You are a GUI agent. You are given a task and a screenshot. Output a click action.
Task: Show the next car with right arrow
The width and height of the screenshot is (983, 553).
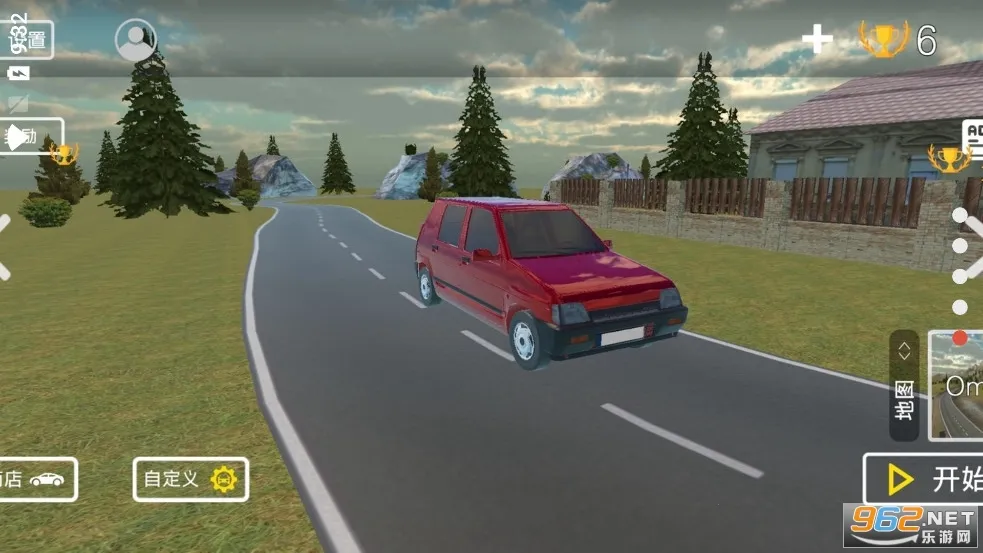pos(972,245)
